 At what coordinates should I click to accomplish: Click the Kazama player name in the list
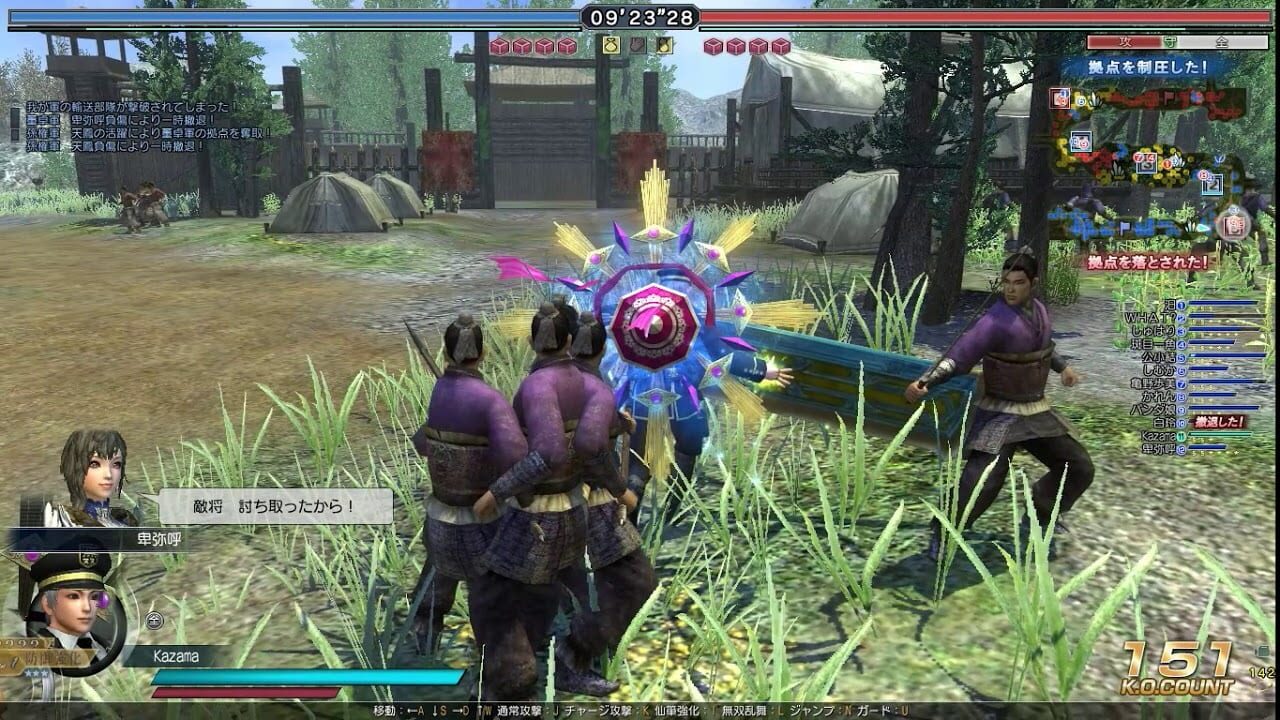pos(1159,434)
